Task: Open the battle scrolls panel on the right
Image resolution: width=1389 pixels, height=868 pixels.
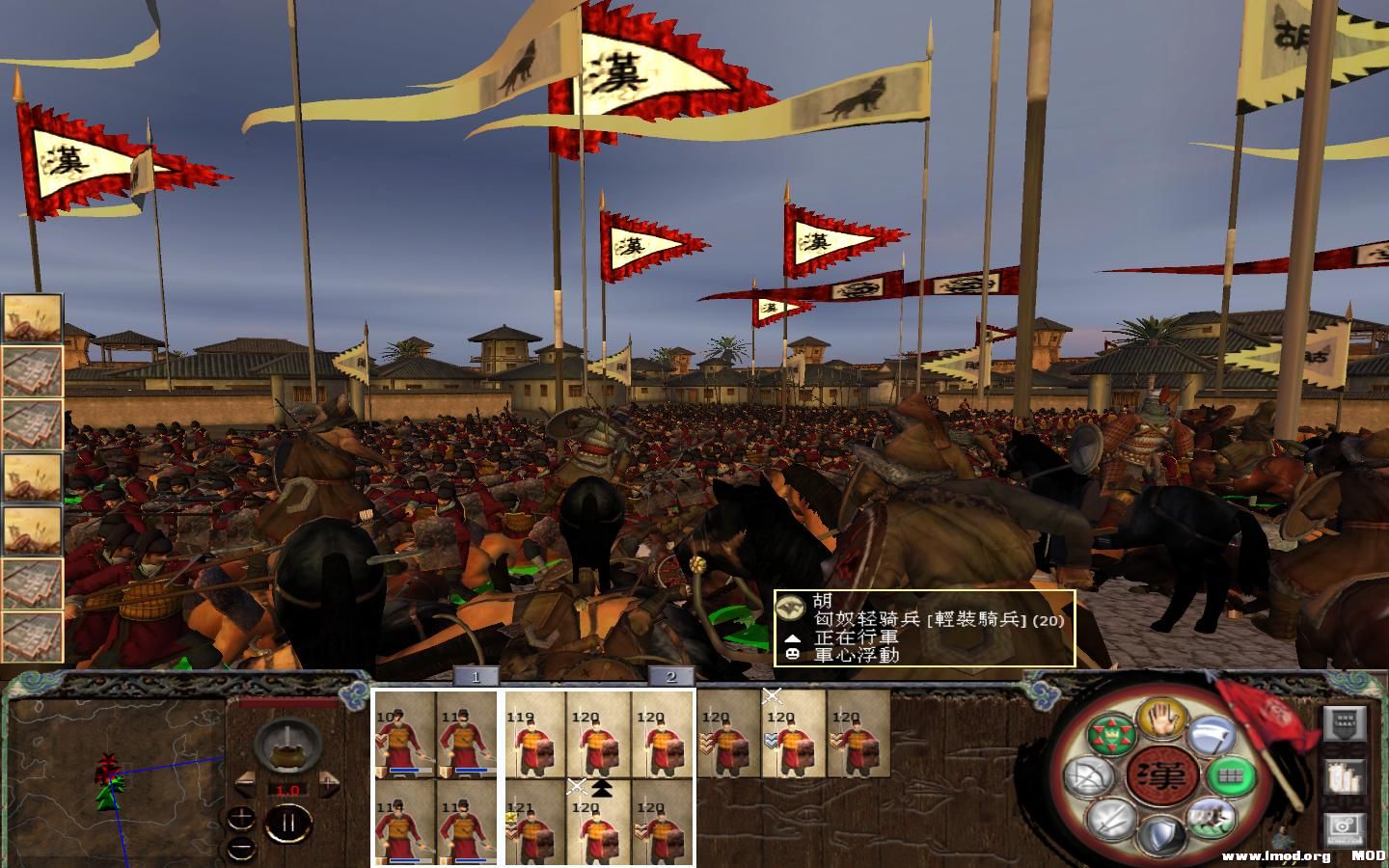Action: click(1344, 777)
